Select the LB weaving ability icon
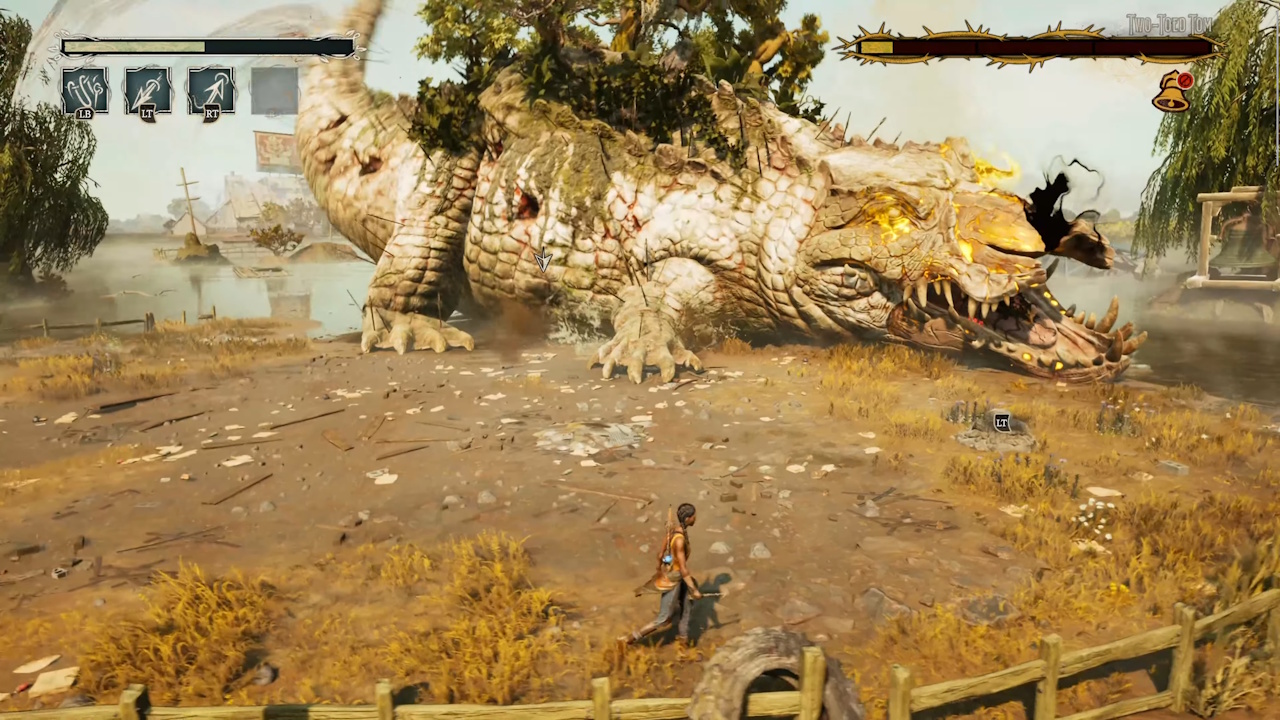Viewport: 1280px width, 720px height. [x=85, y=90]
